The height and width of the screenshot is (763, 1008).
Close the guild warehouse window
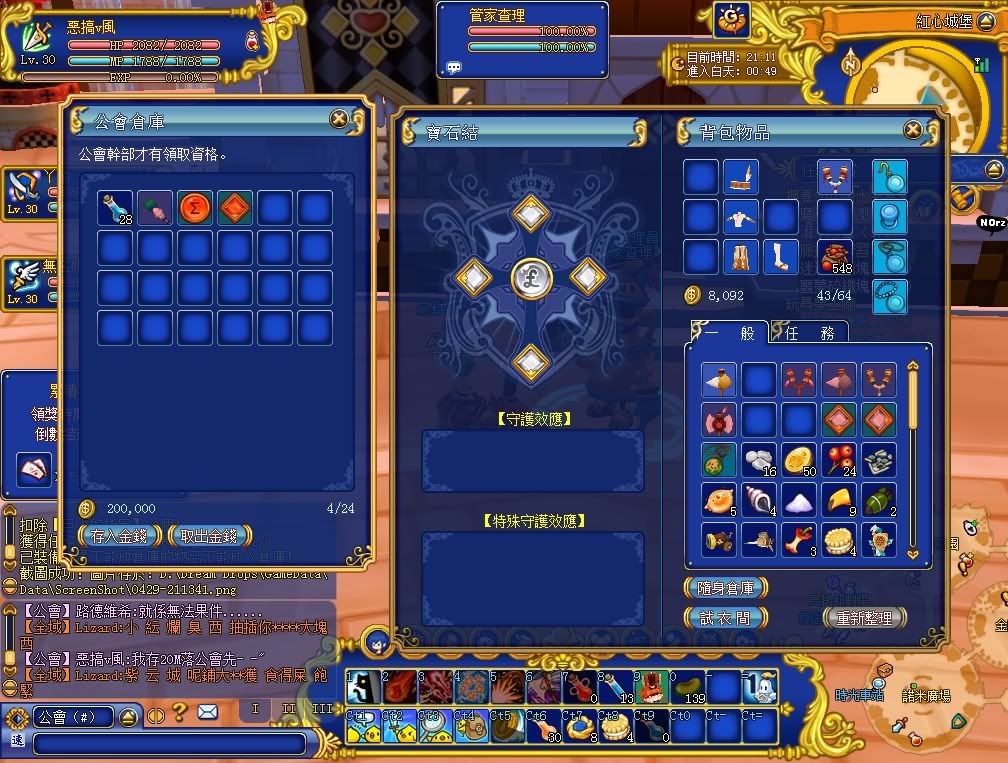[339, 119]
